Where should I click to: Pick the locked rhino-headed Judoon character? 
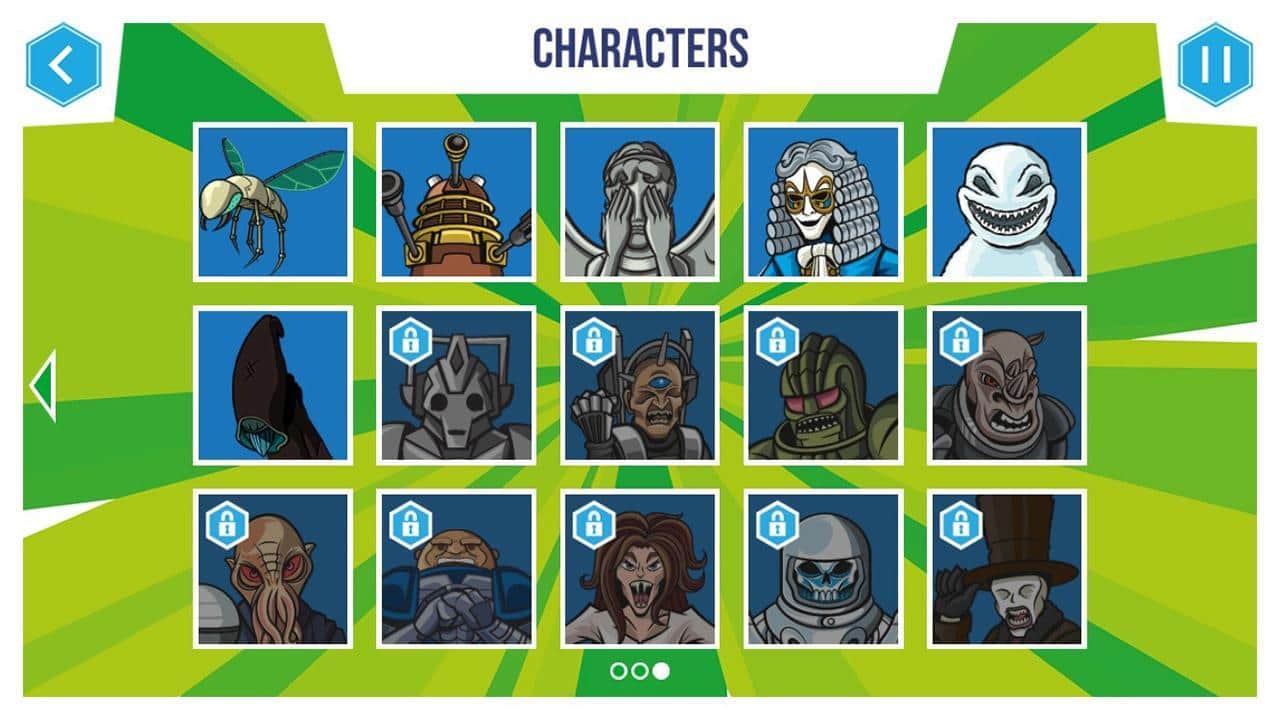click(x=1007, y=386)
